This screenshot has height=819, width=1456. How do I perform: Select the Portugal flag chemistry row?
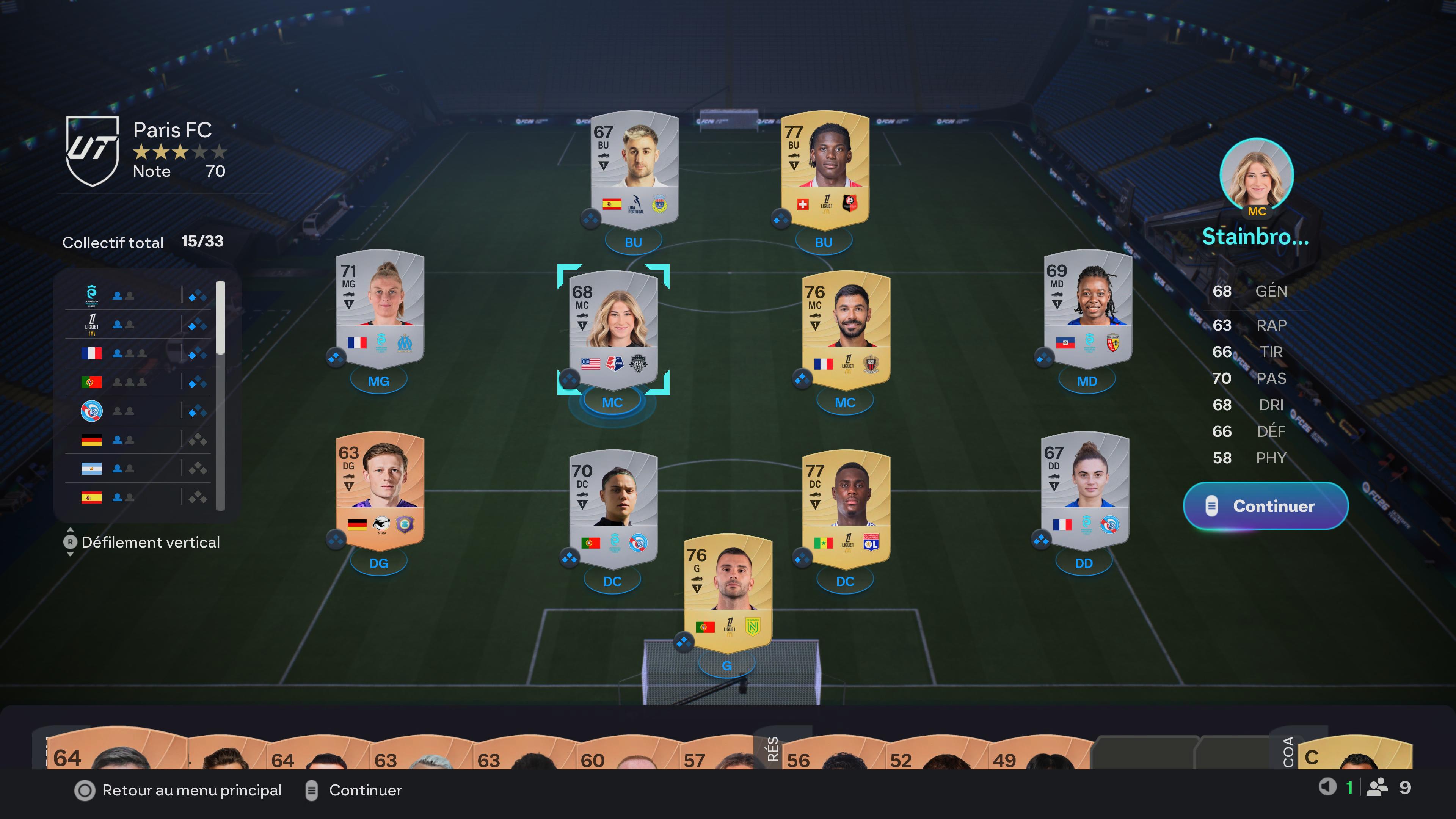138,382
